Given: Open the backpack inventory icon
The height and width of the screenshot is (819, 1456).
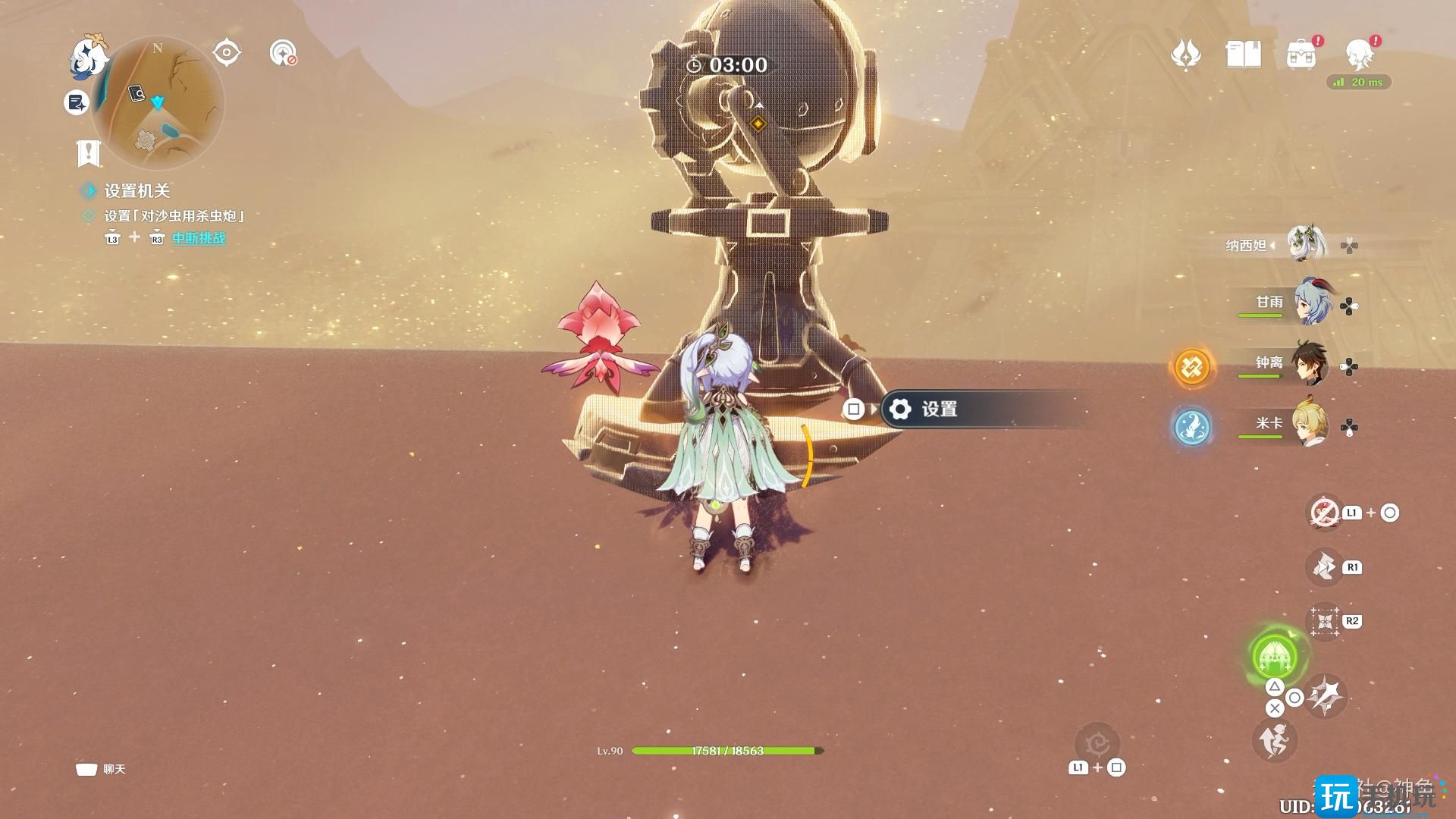Looking at the screenshot, I should click(1301, 55).
